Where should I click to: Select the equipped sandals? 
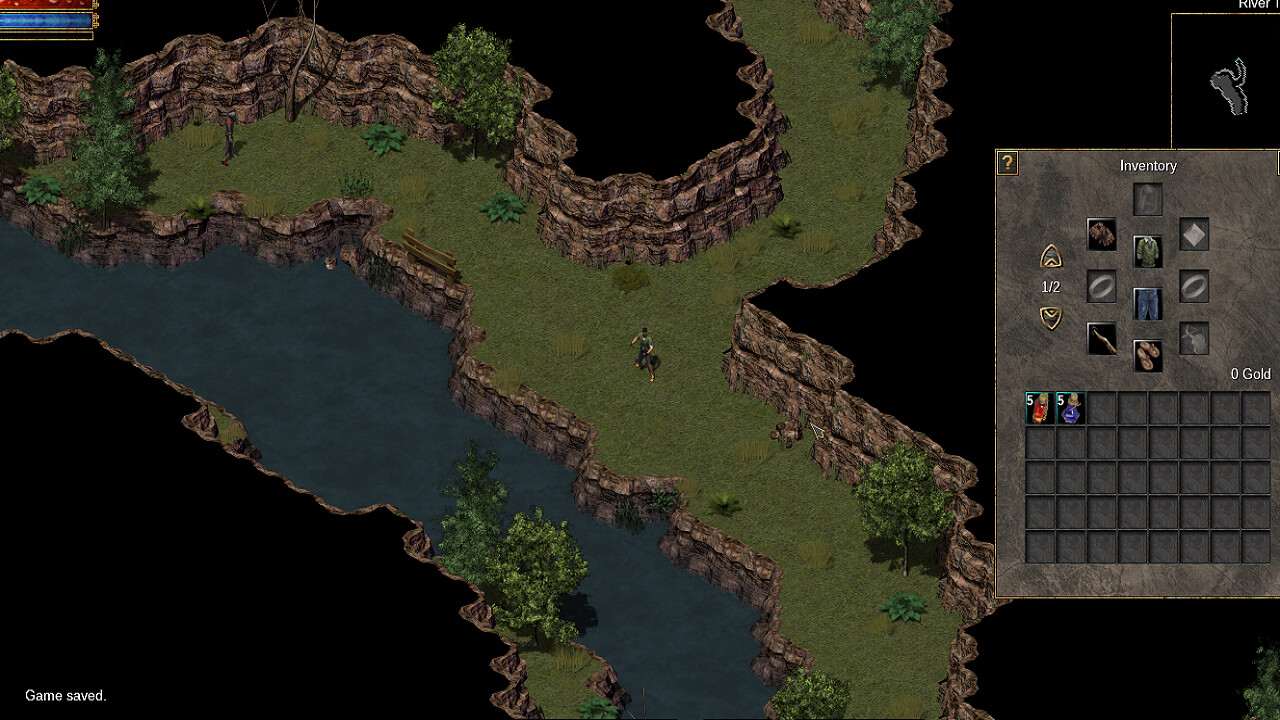(1147, 353)
